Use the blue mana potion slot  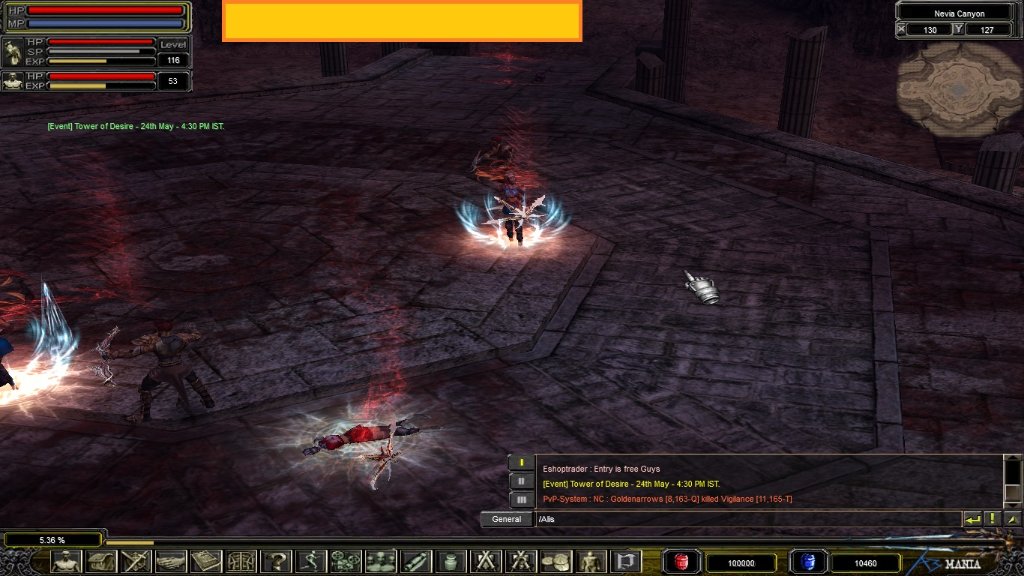click(807, 562)
